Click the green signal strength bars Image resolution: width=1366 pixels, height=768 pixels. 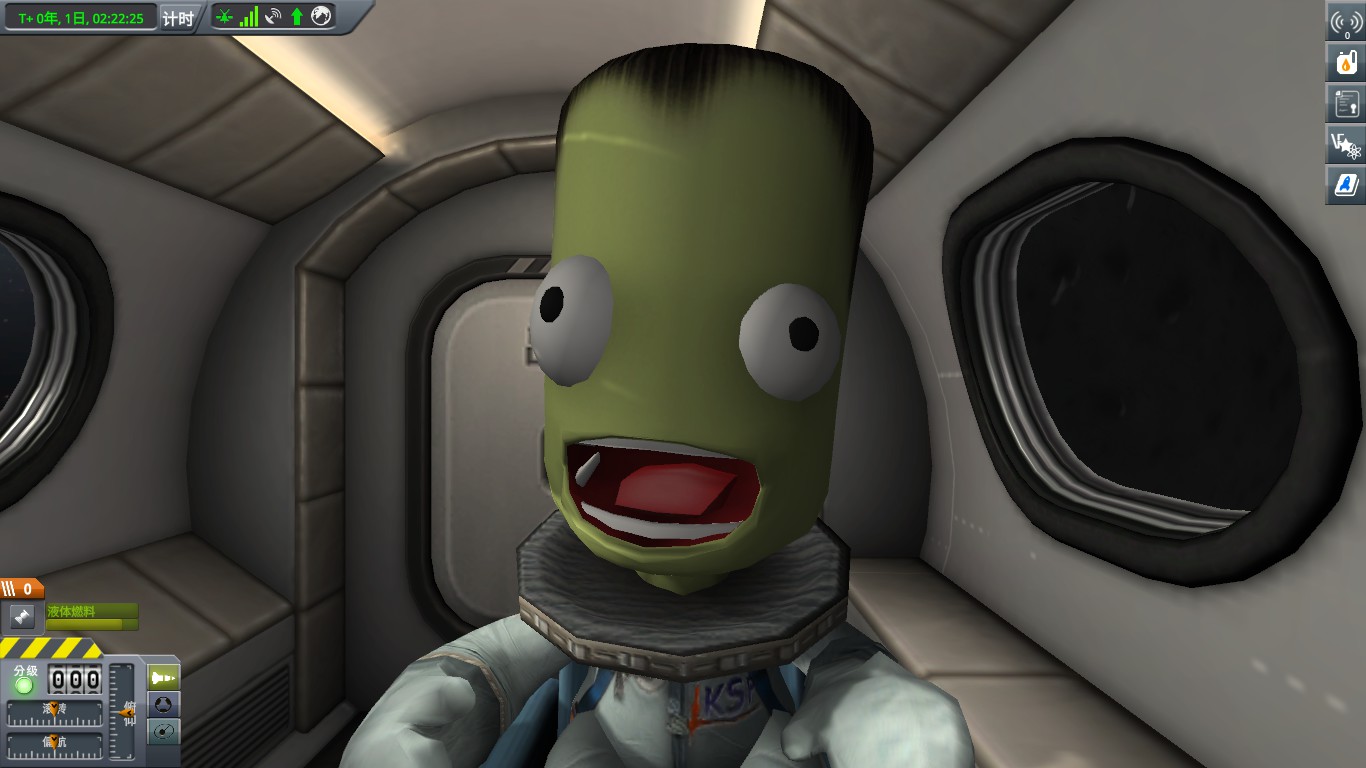pyautogui.click(x=249, y=16)
